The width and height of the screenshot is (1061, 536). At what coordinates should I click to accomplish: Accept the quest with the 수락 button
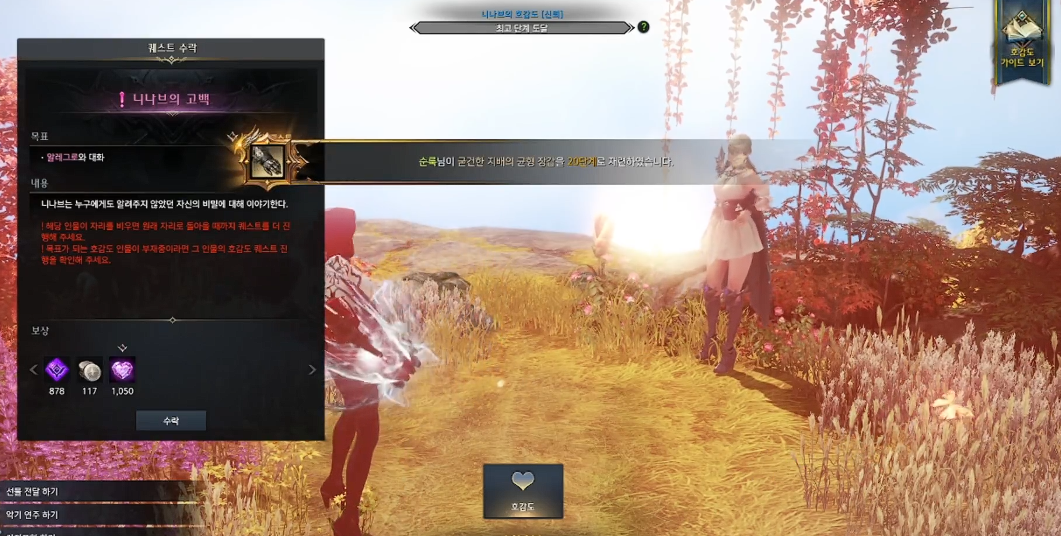[171, 421]
